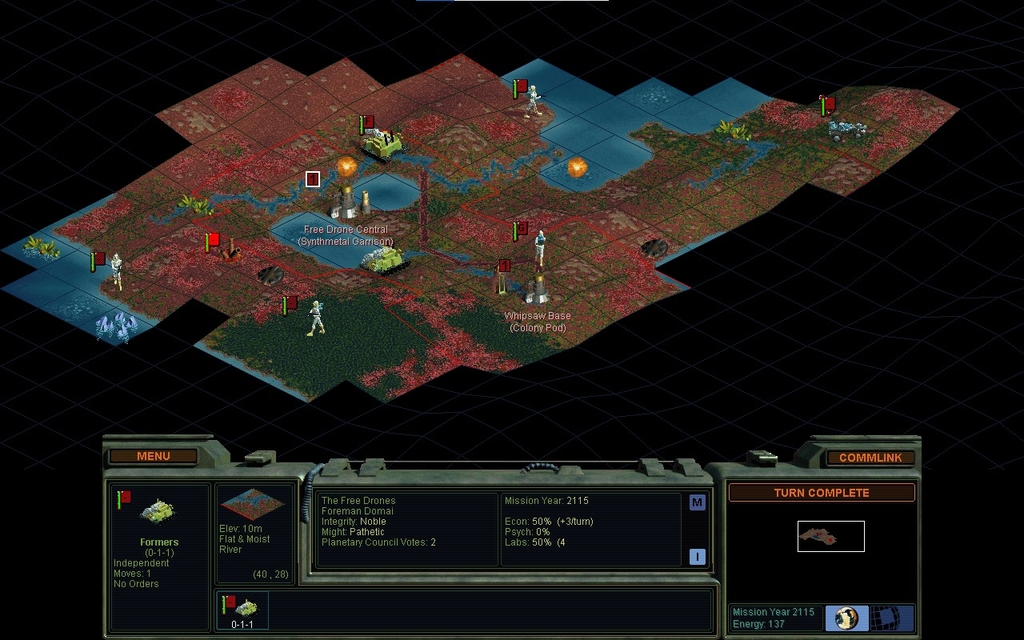The image size is (1024, 640).
Task: Select the Whipsaw Base colony
Action: pyautogui.click(x=537, y=288)
